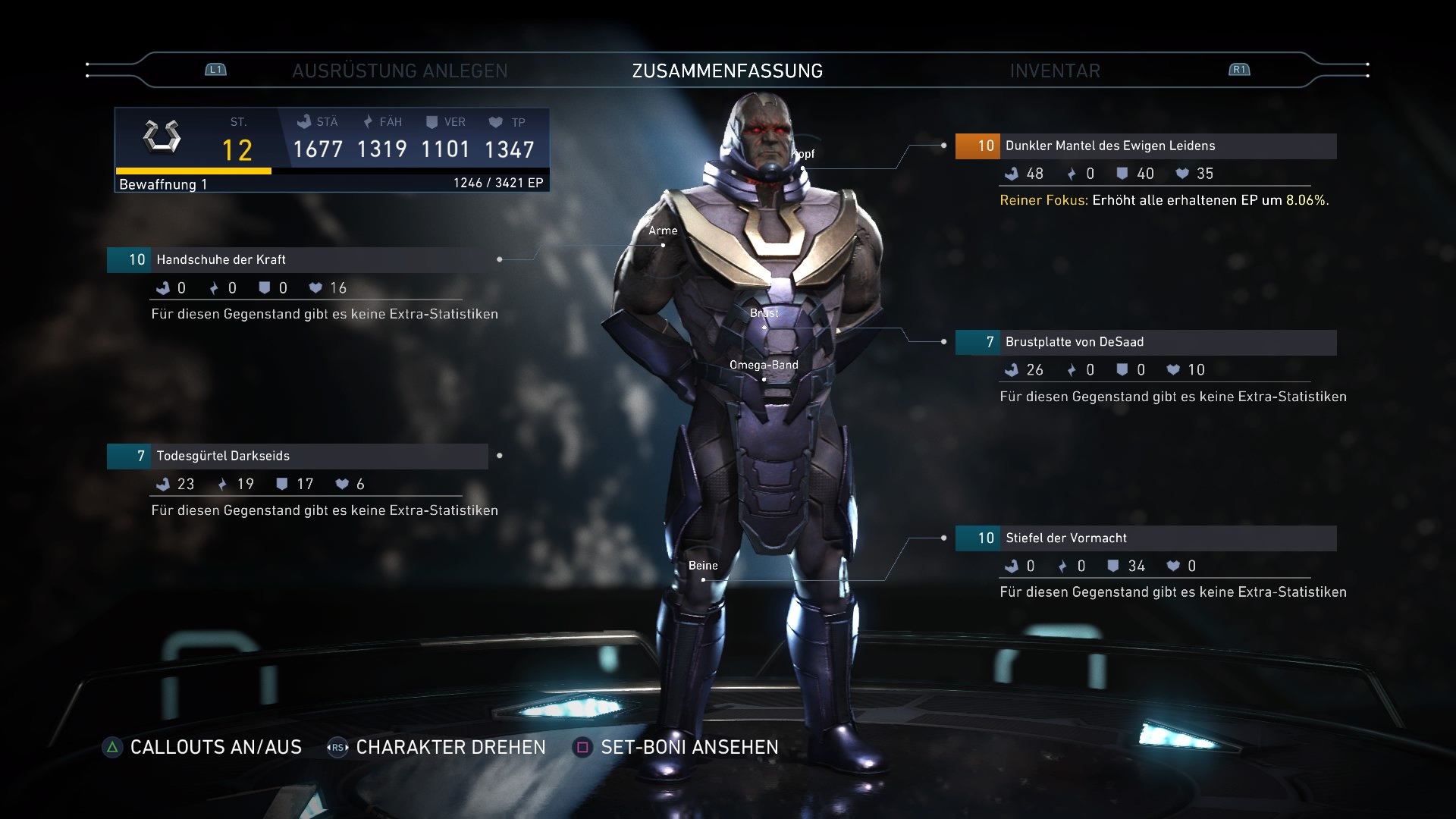This screenshot has width=1456, height=819.
Task: Click the STÄ fist icon in stats header
Action: coord(303,121)
